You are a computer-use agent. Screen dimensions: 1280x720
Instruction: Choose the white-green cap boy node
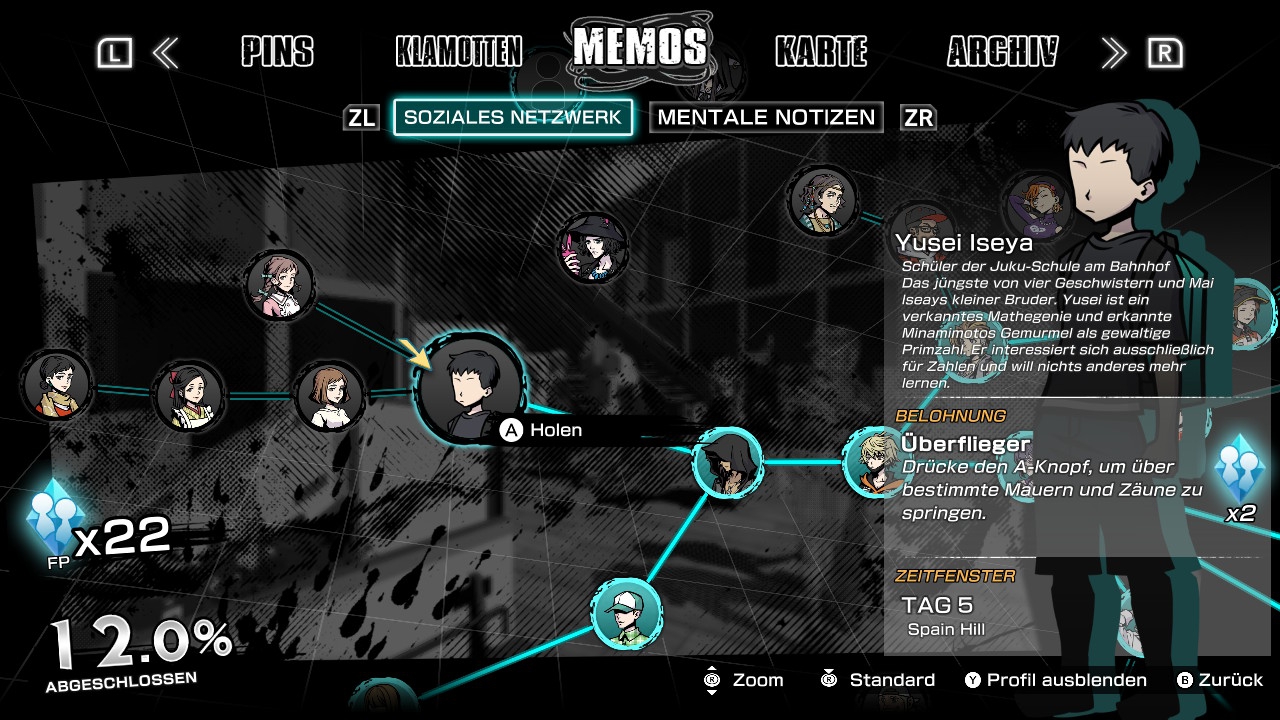point(627,612)
